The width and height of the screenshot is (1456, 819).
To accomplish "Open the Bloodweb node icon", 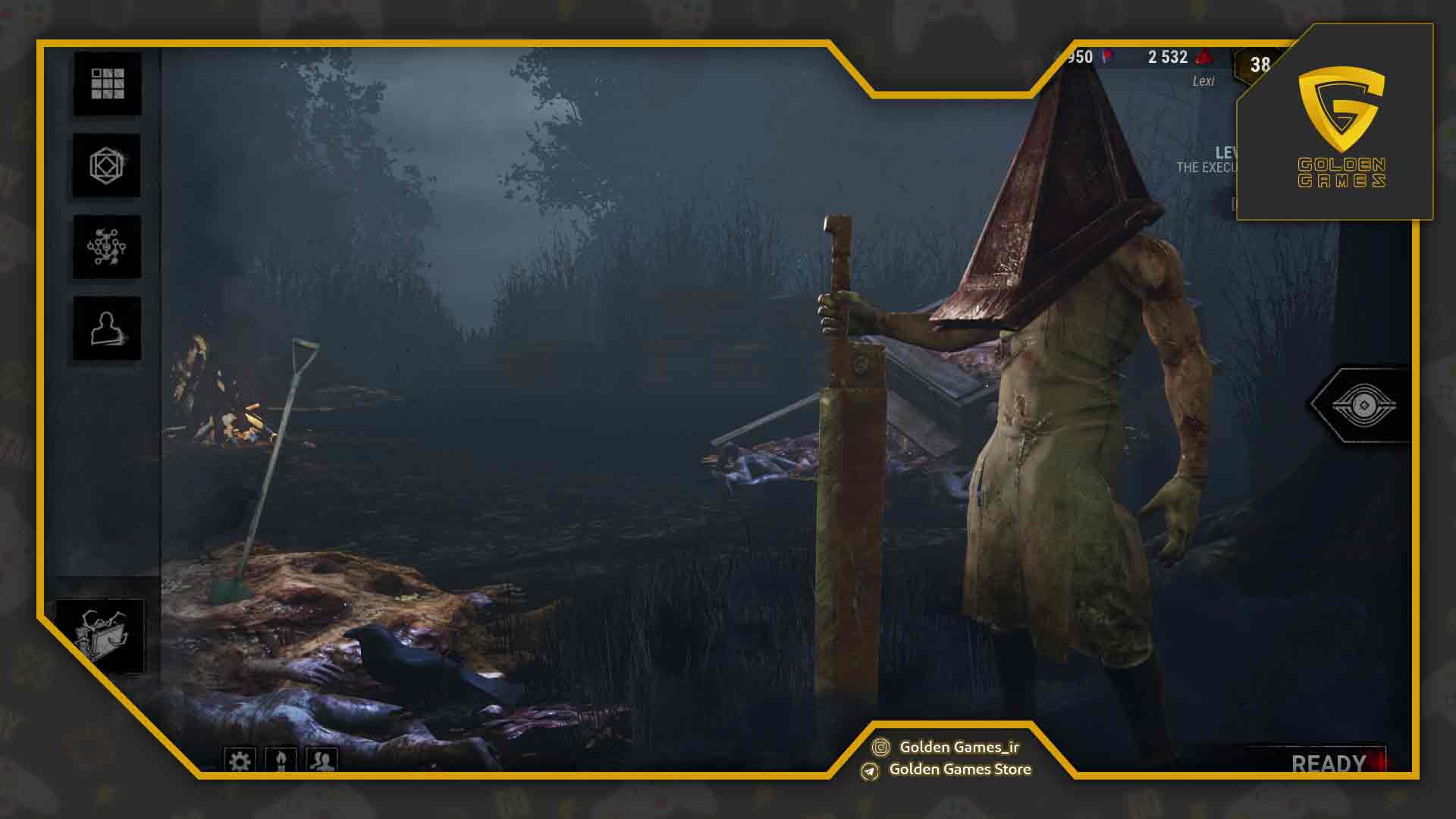I will coord(106,246).
